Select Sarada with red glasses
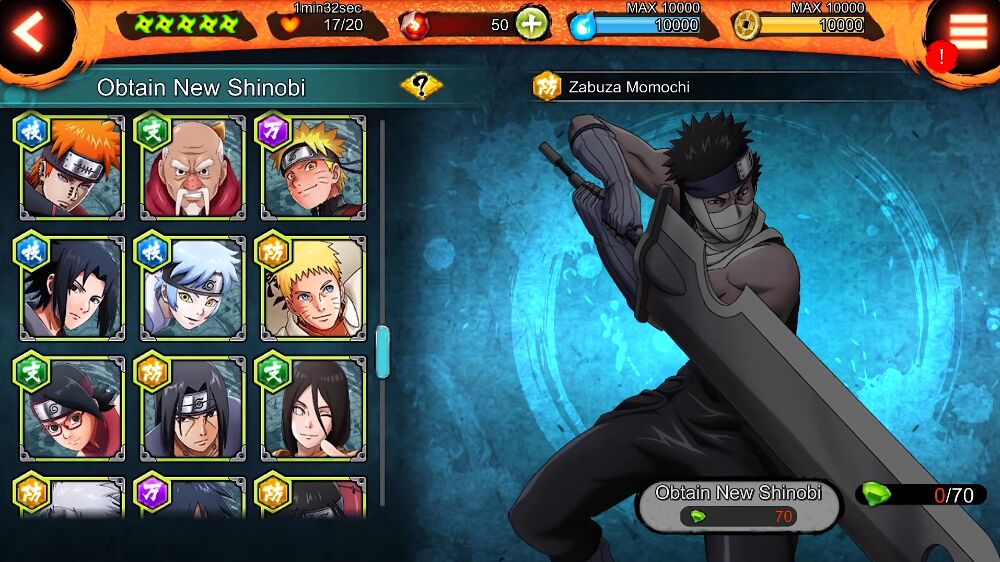The image size is (1000, 562). [71, 409]
